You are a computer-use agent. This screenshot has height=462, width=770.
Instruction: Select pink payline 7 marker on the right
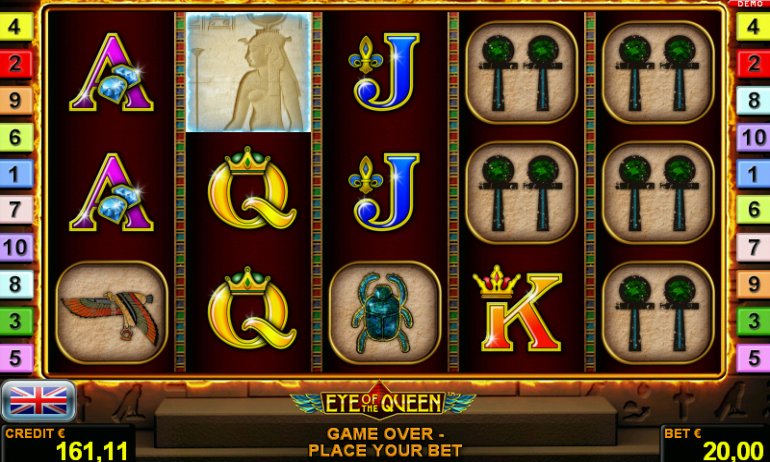click(752, 247)
